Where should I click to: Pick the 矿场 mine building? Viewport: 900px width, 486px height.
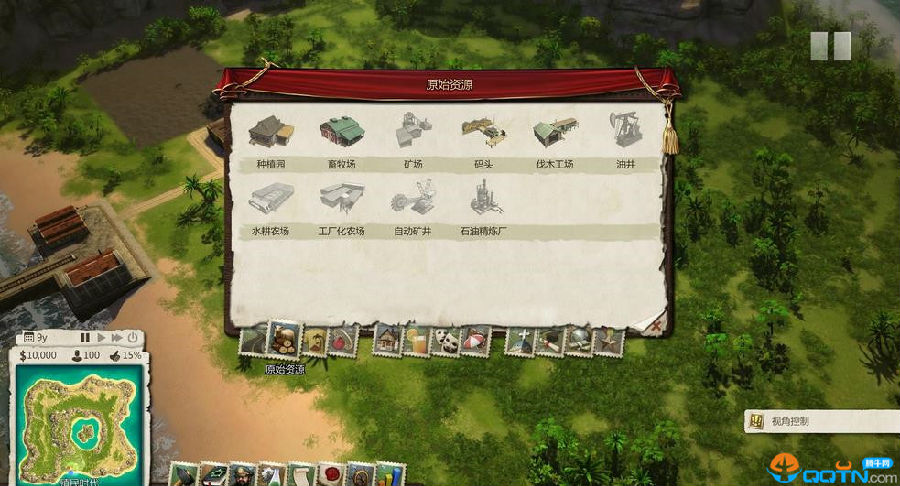[x=412, y=133]
